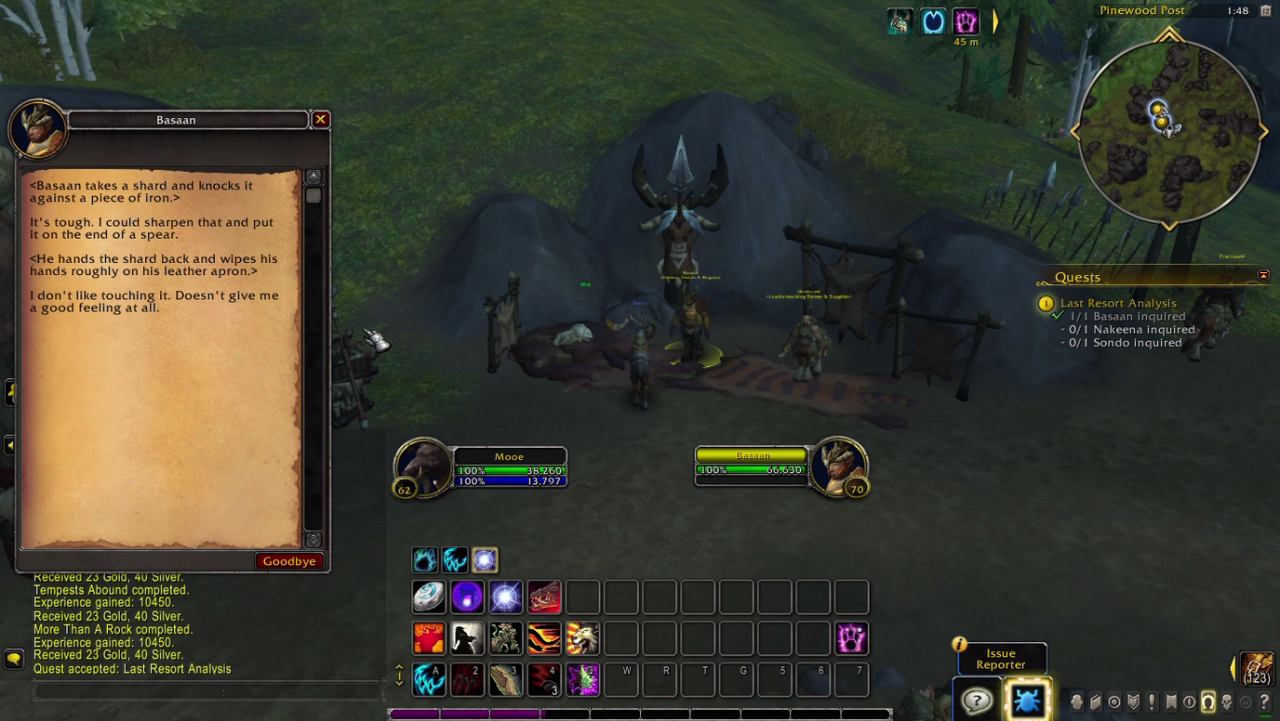Open the spellbook micro menu icon
The width and height of the screenshot is (1280, 721).
point(1095,702)
